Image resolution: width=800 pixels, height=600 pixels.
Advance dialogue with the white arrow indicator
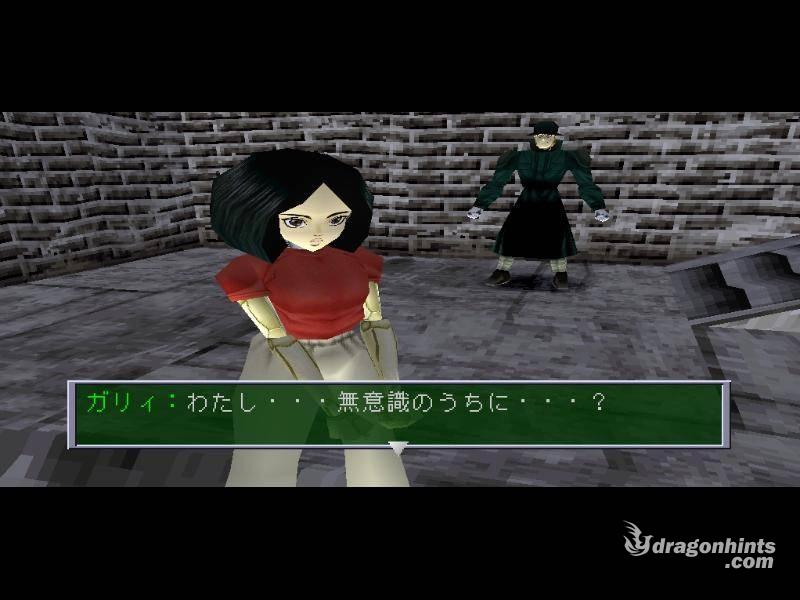(398, 448)
